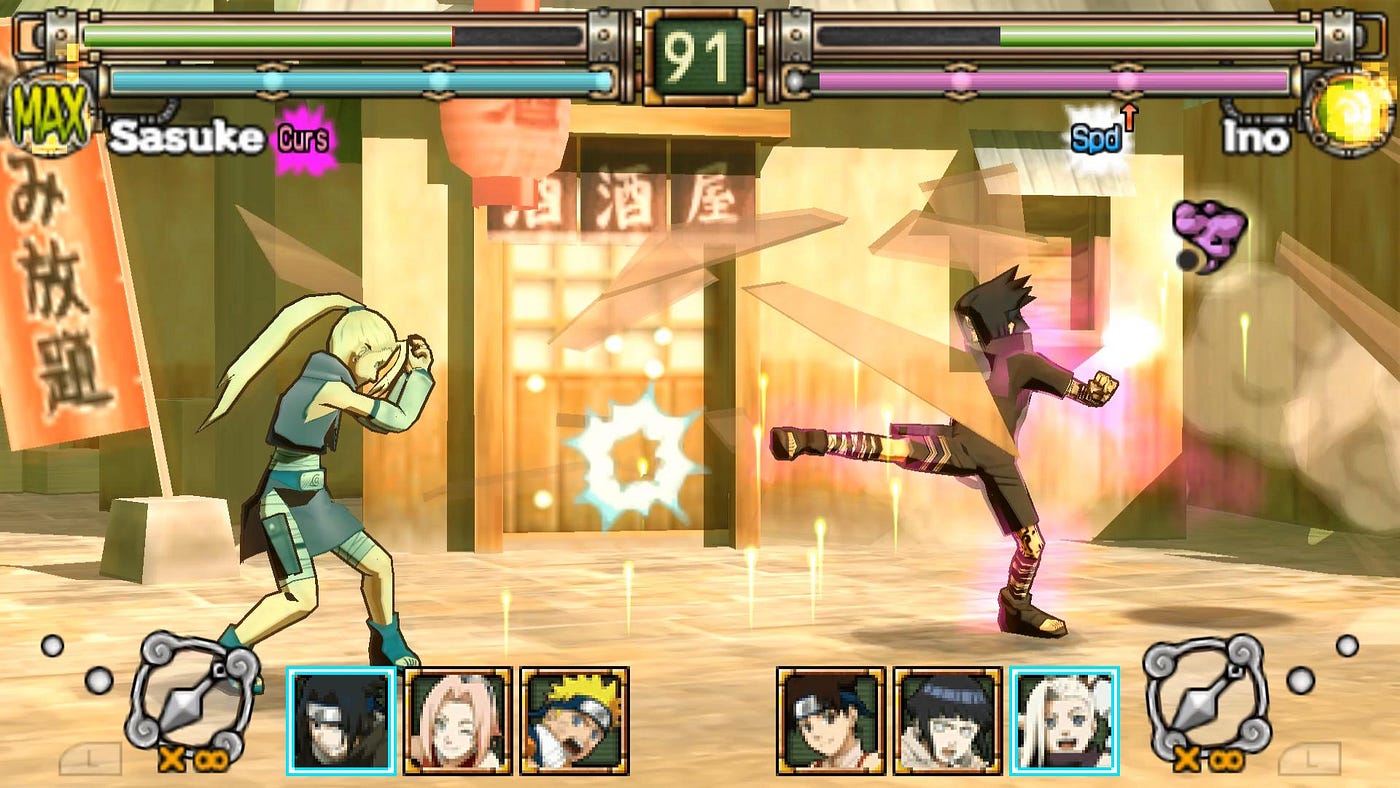The height and width of the screenshot is (788, 1400).
Task: Click the pink Curs status icon
Action: click(304, 139)
